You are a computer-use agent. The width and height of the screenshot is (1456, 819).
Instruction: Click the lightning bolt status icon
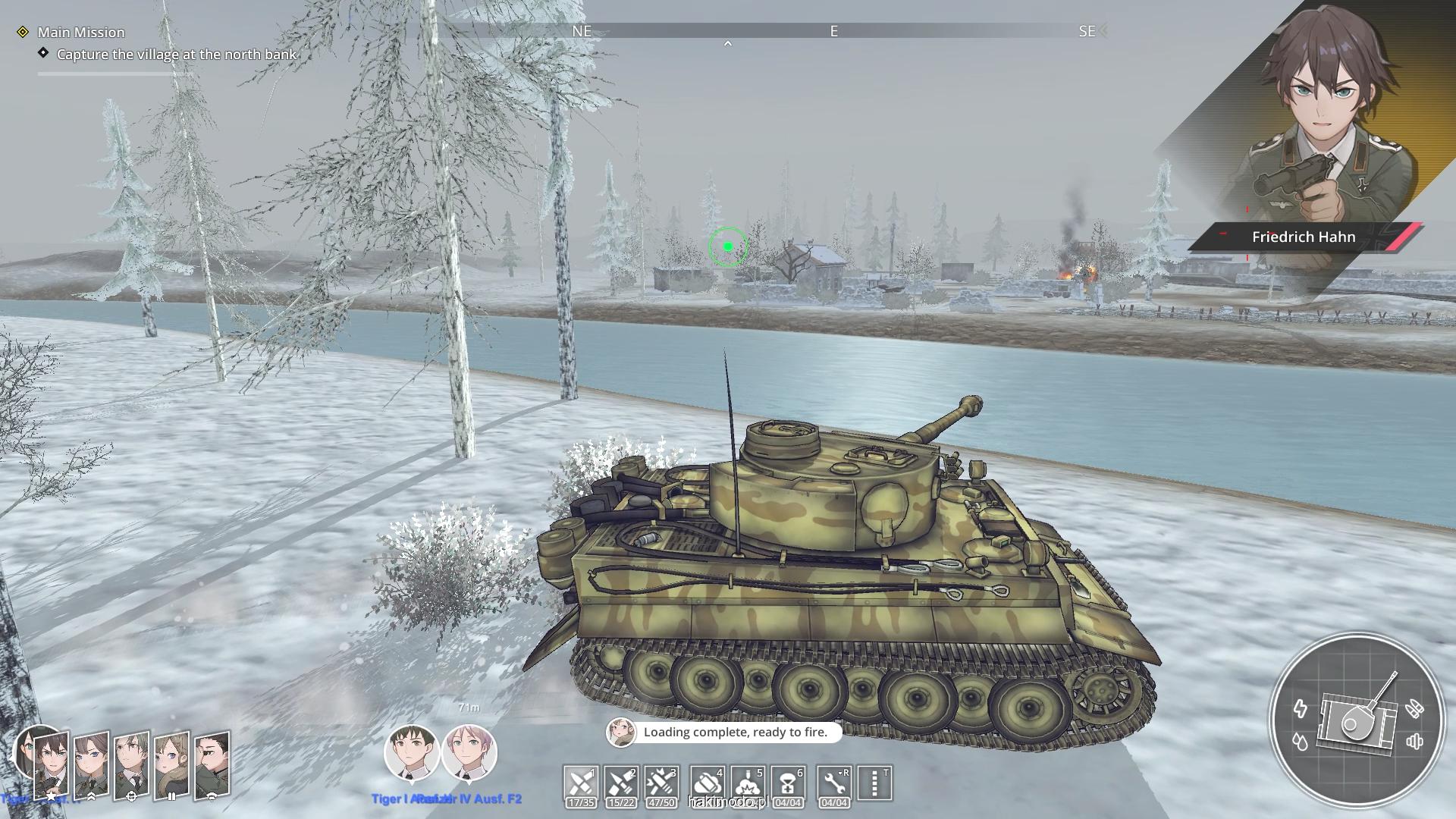1300,709
